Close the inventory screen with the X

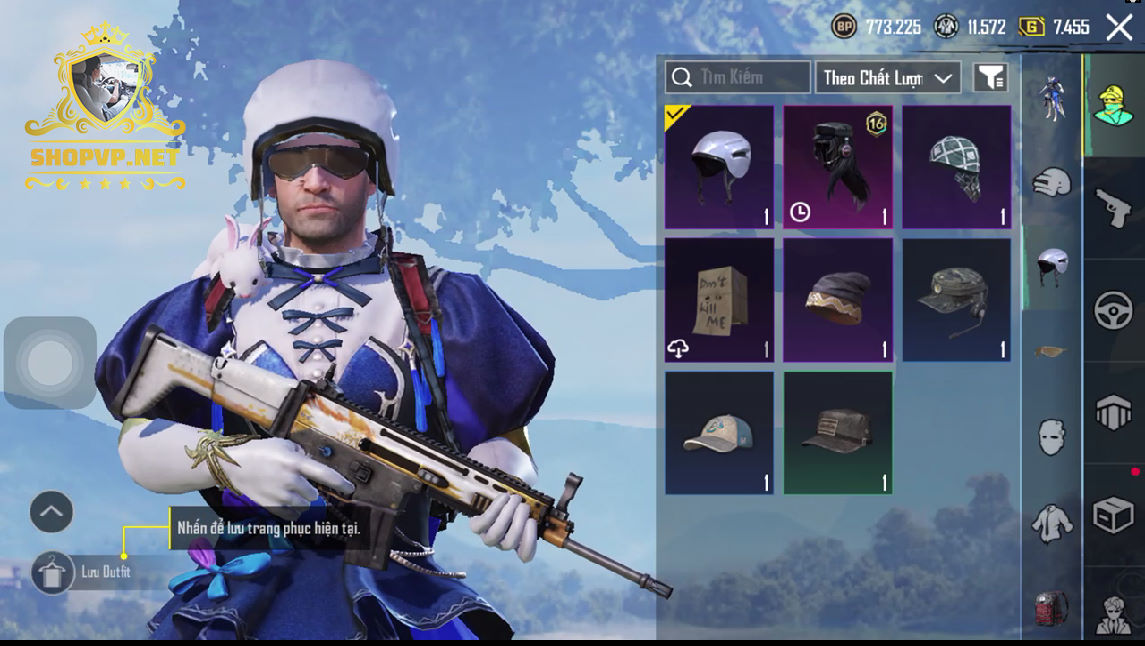[1119, 27]
